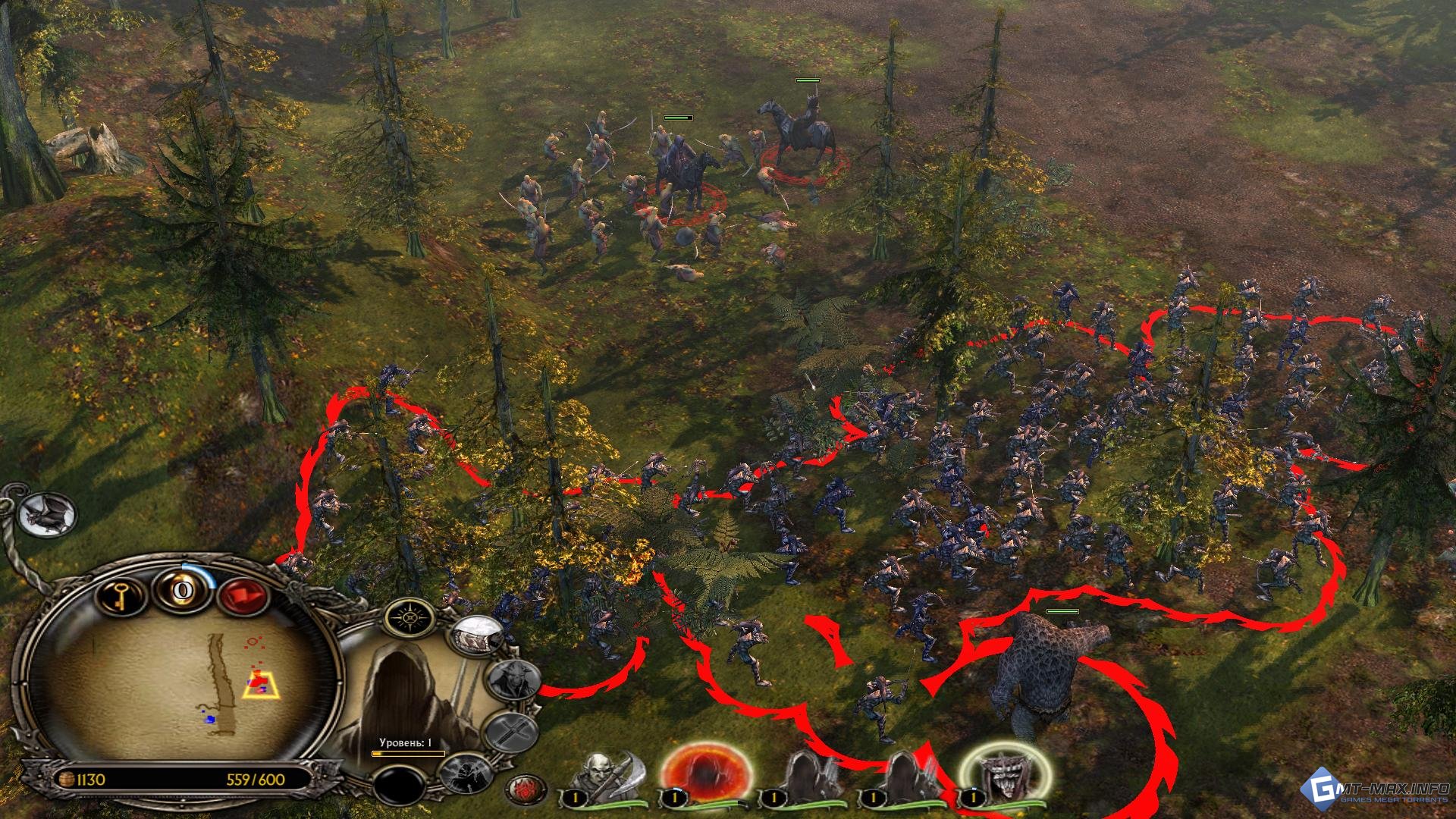Viewport: 1456px width, 819px height.
Task: Open the golden key menu button
Action: click(x=121, y=595)
